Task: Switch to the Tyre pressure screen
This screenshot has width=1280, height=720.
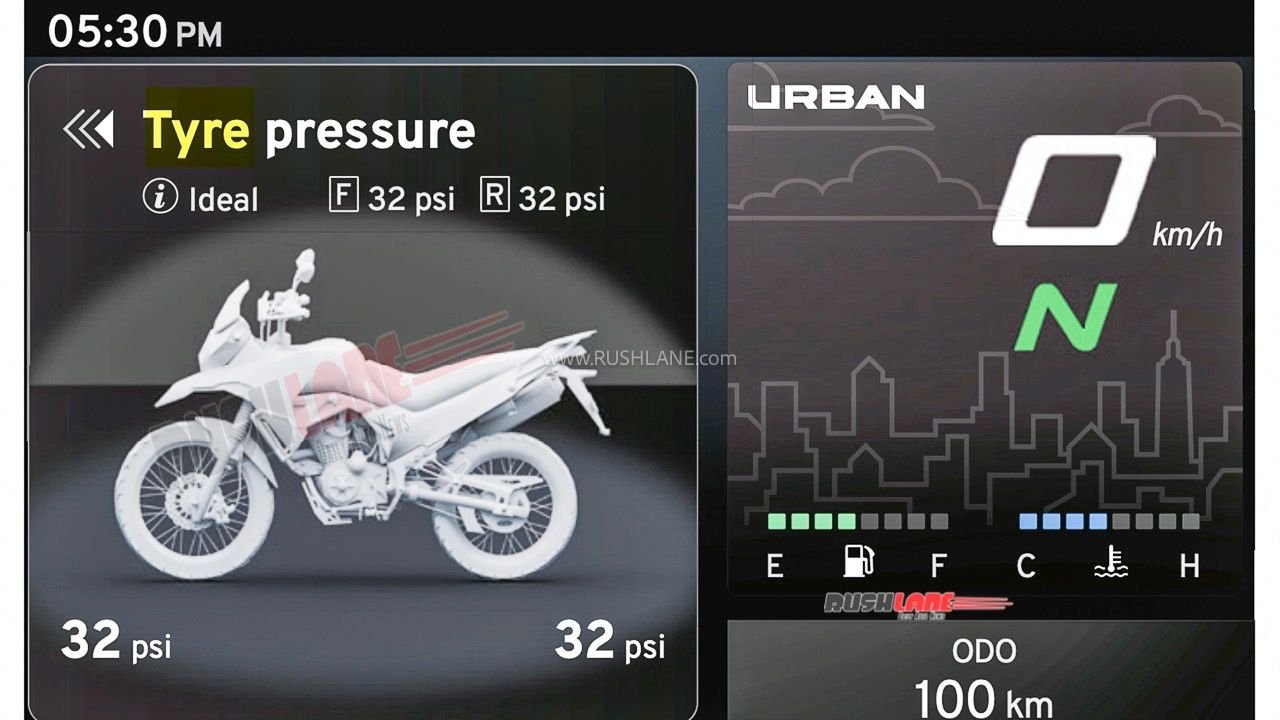Action: (310, 128)
